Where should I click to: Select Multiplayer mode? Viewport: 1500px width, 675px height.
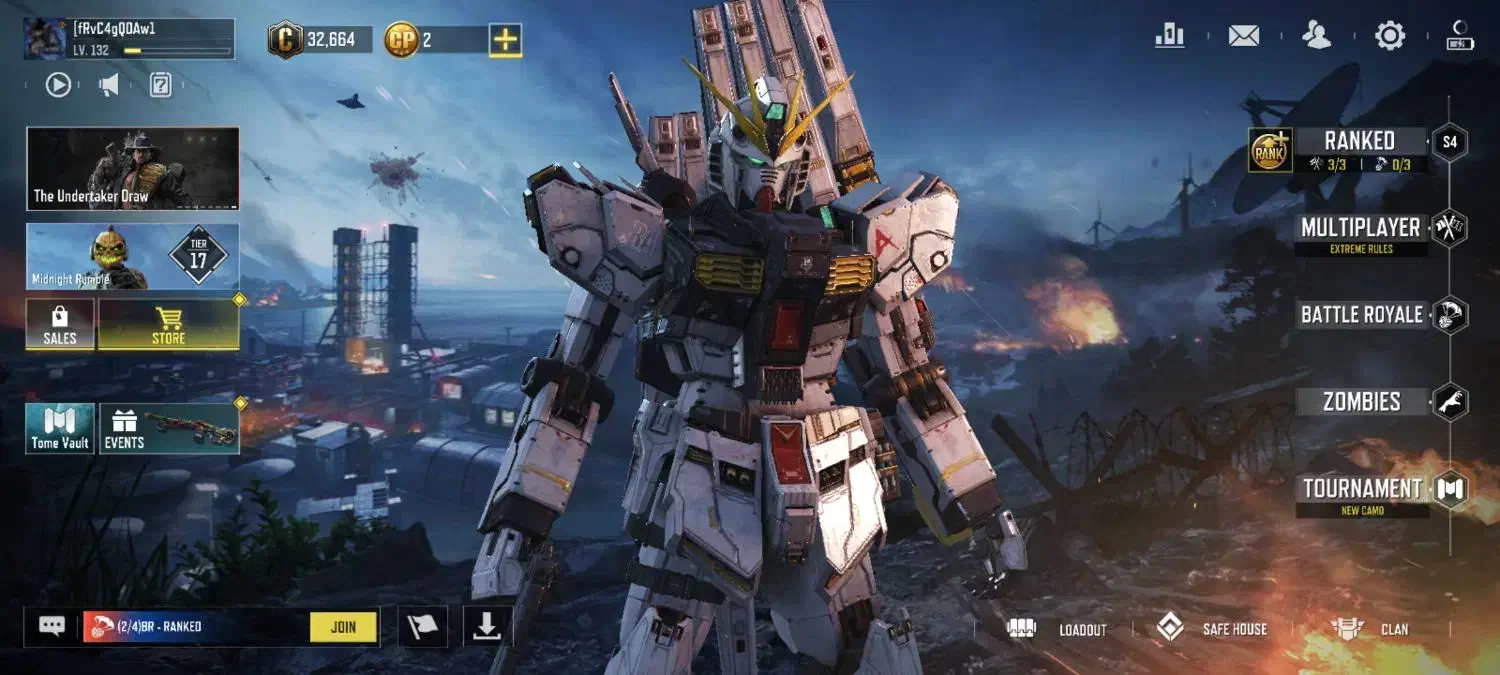[1360, 228]
